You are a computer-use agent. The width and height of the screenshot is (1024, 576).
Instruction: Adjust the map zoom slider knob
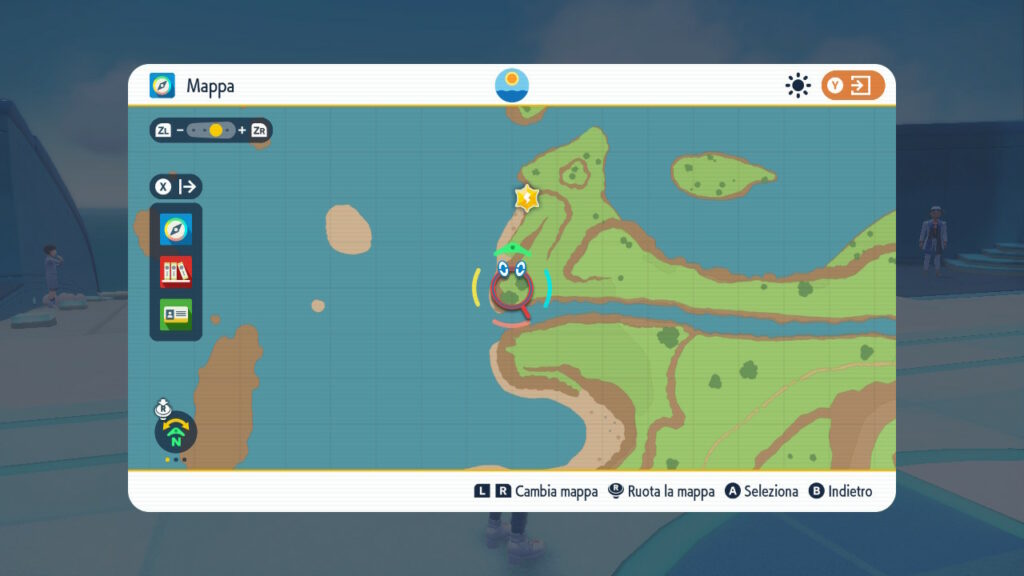tap(216, 131)
